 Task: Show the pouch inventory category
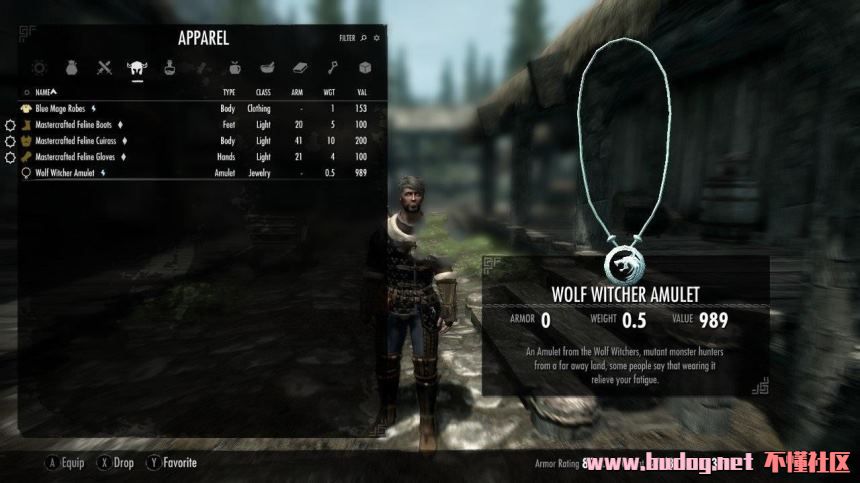(x=72, y=68)
